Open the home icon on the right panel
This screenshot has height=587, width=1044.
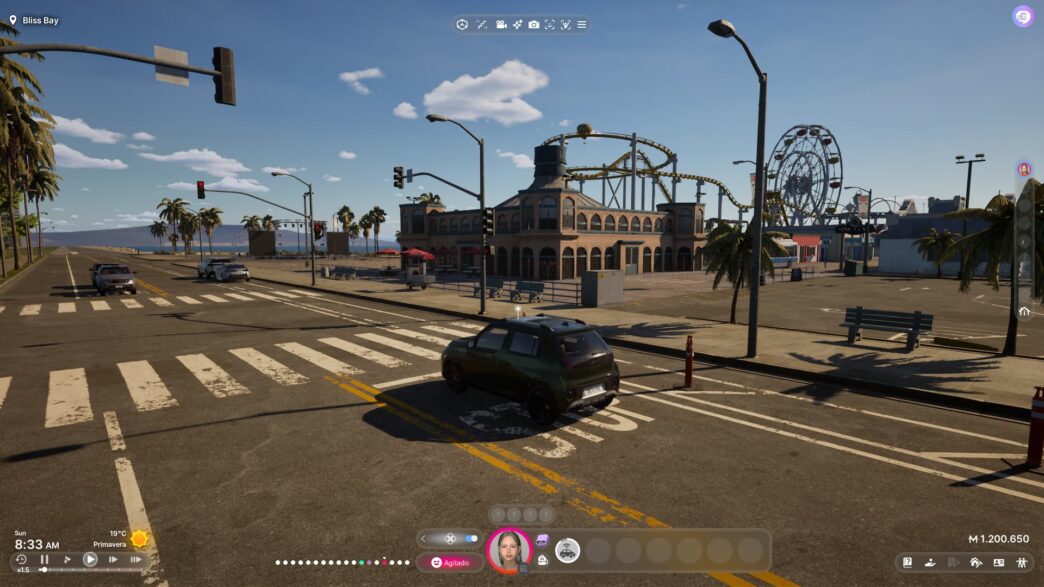[x=1024, y=311]
